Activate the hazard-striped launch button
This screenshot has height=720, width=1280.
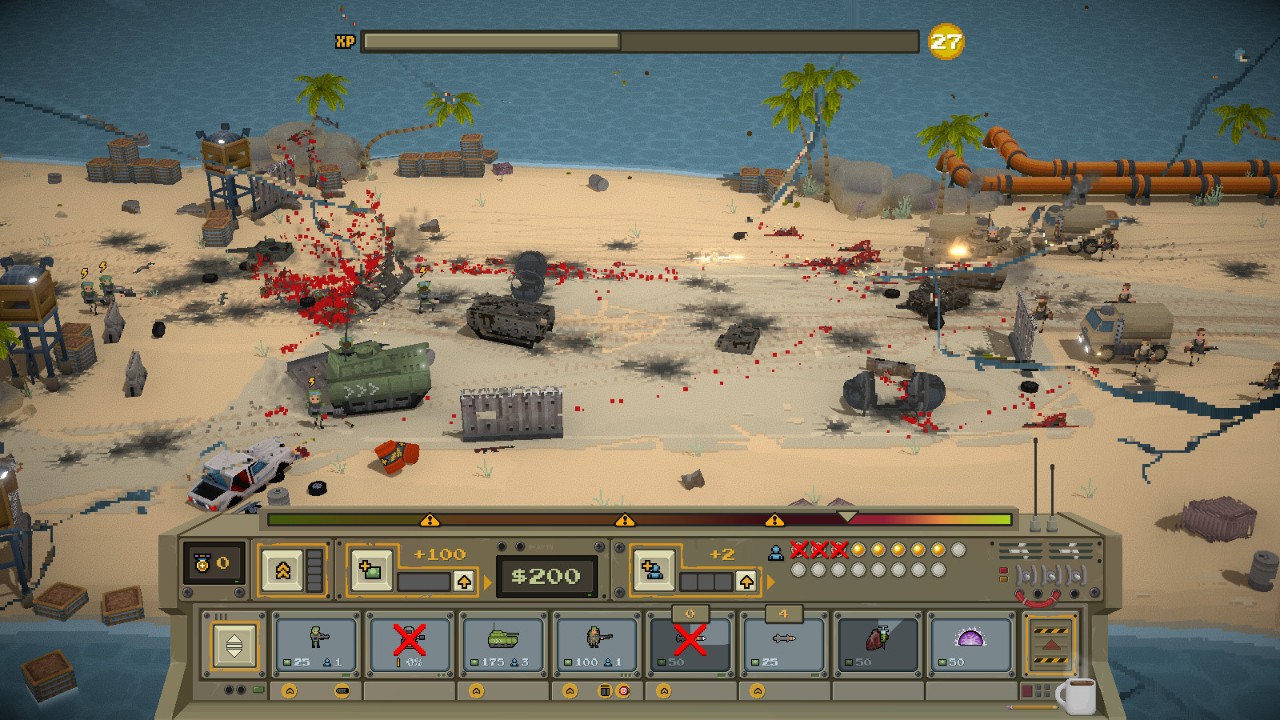(1050, 645)
